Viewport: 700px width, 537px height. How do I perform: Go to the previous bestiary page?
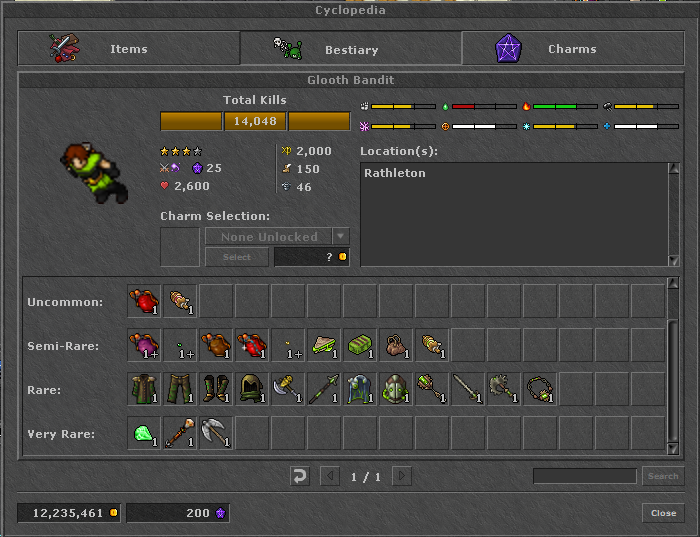tap(329, 476)
